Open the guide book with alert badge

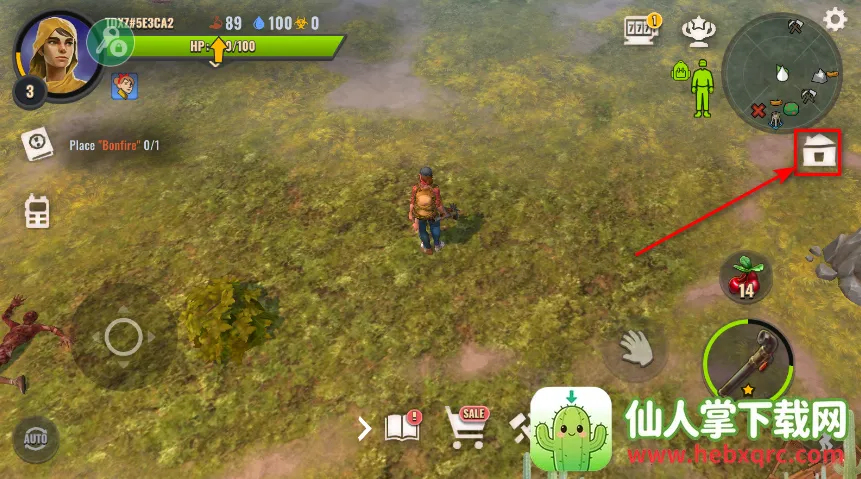click(x=402, y=428)
